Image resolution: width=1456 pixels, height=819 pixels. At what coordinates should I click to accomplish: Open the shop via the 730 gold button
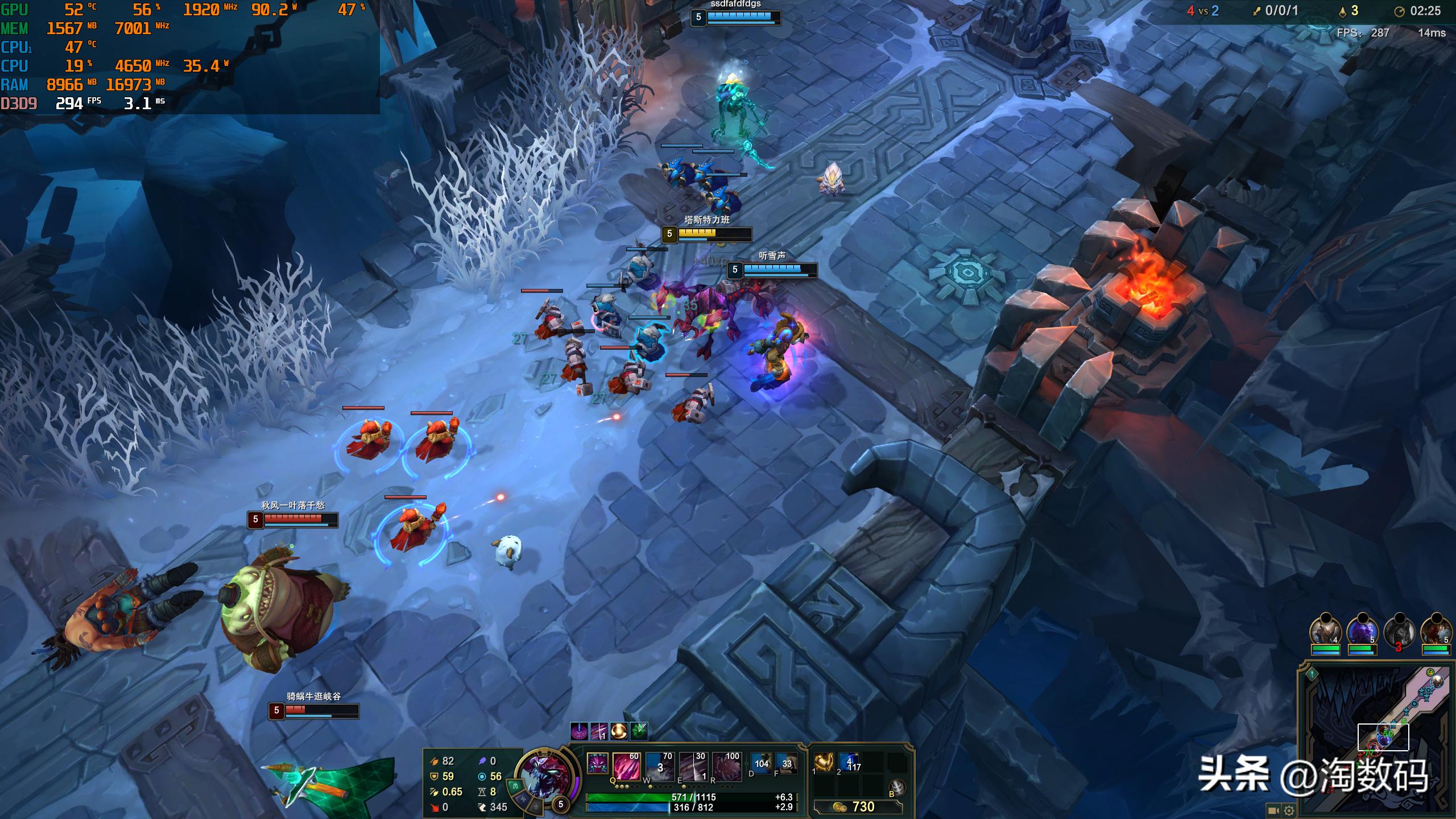point(858,806)
